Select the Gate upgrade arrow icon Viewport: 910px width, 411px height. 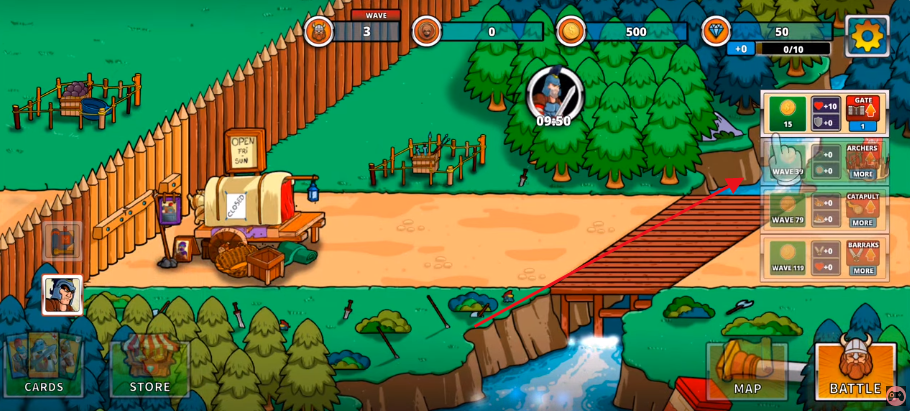863,112
